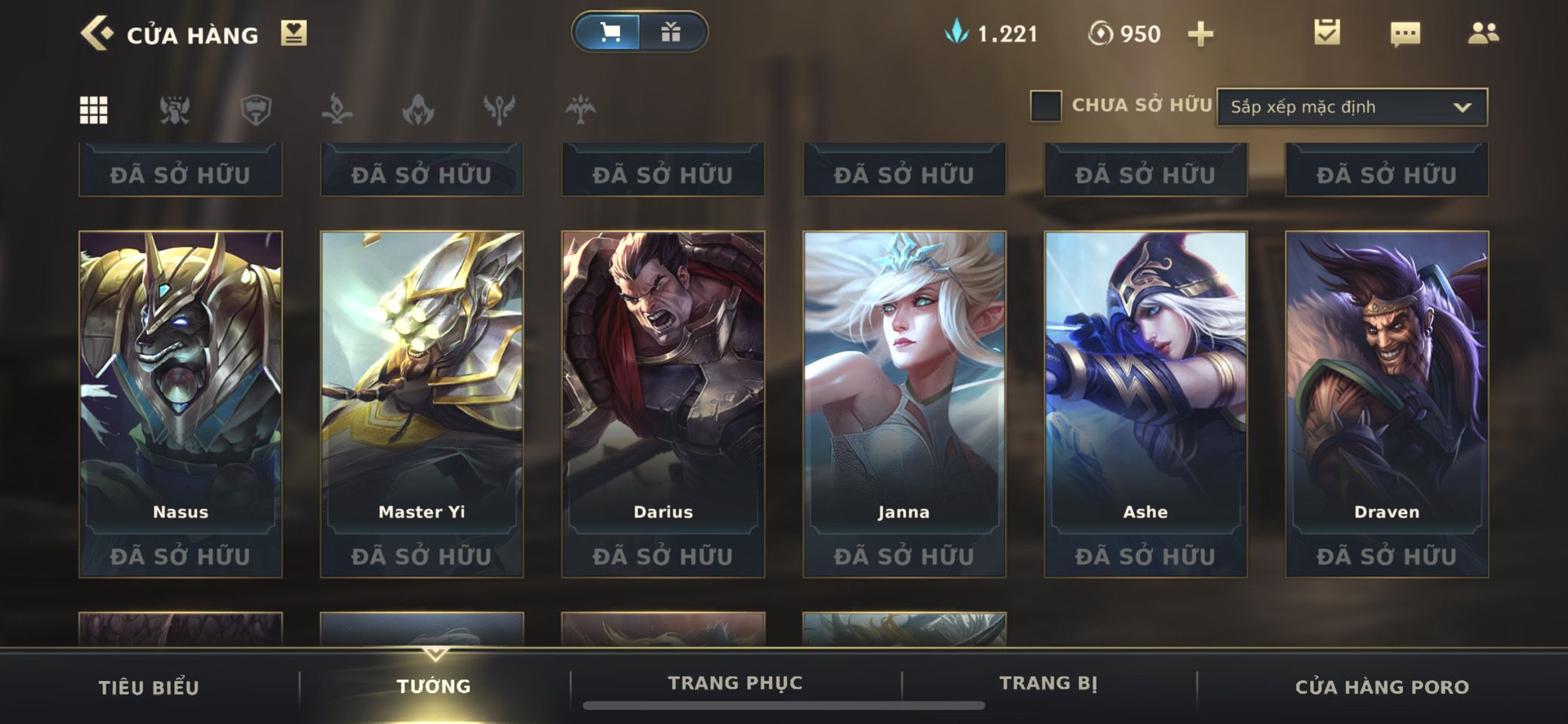The image size is (1568, 724).
Task: Expand the Sắp xếp mặc định dropdown
Action: (x=1351, y=107)
